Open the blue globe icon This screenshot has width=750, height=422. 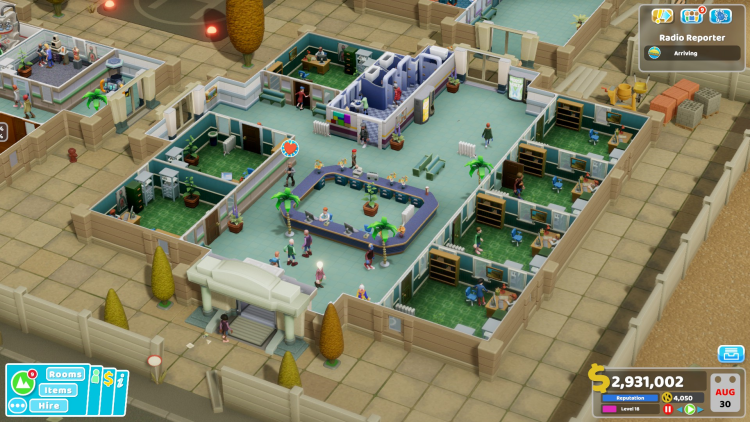point(720,16)
